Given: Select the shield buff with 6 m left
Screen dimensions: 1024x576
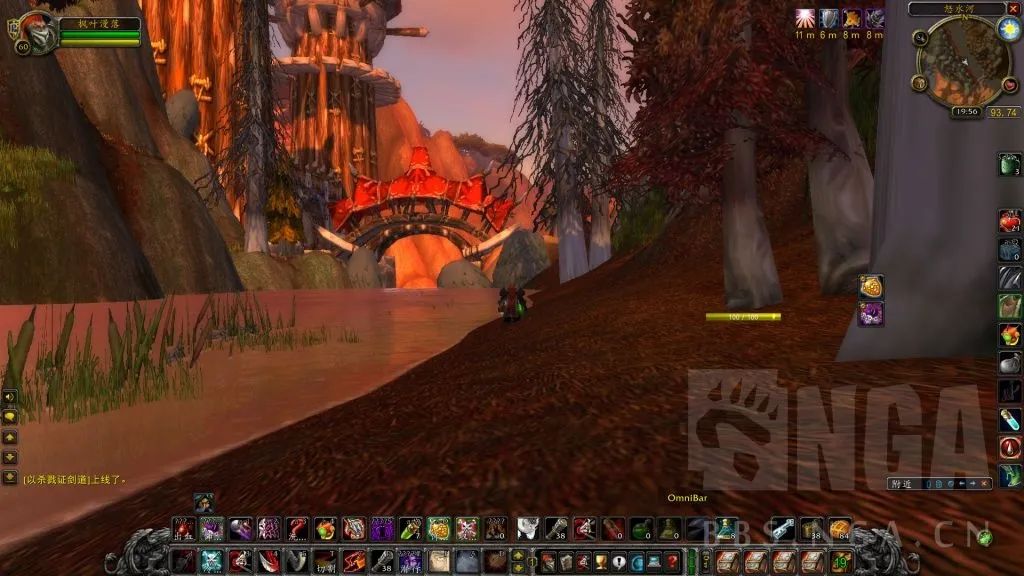Looking at the screenshot, I should tap(829, 18).
